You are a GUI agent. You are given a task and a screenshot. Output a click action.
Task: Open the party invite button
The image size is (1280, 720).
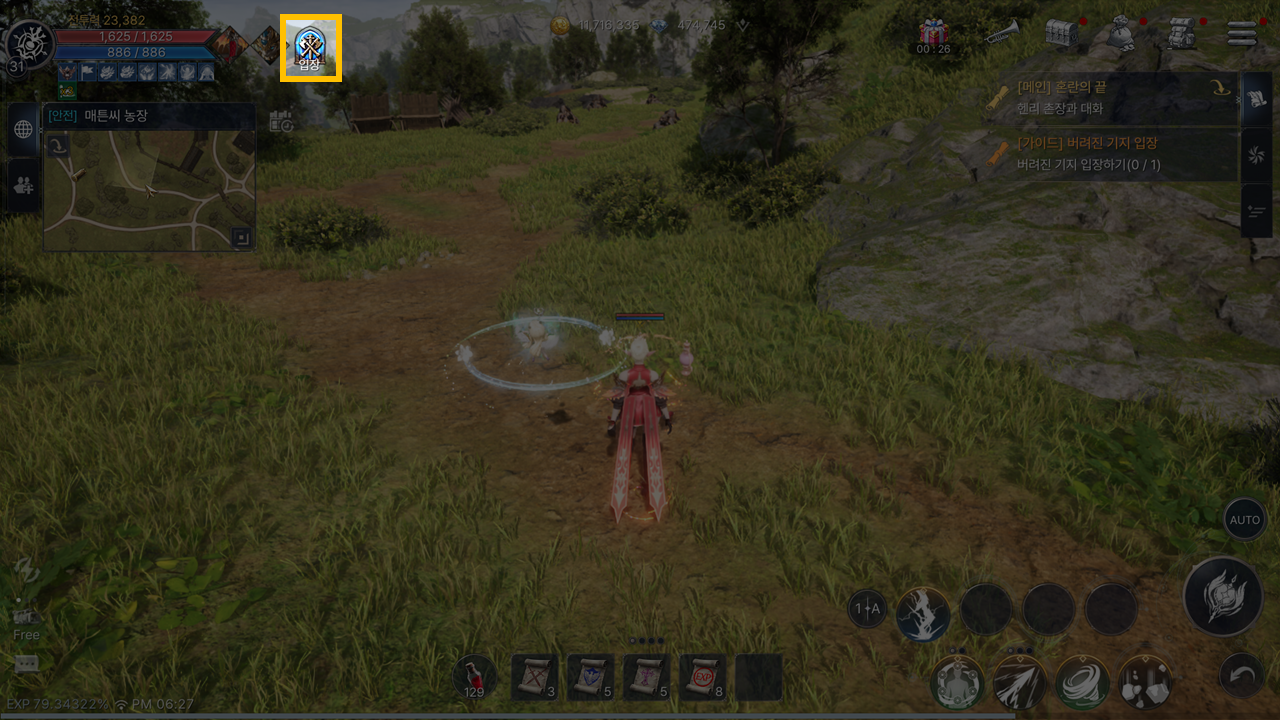pyautogui.click(x=23, y=184)
